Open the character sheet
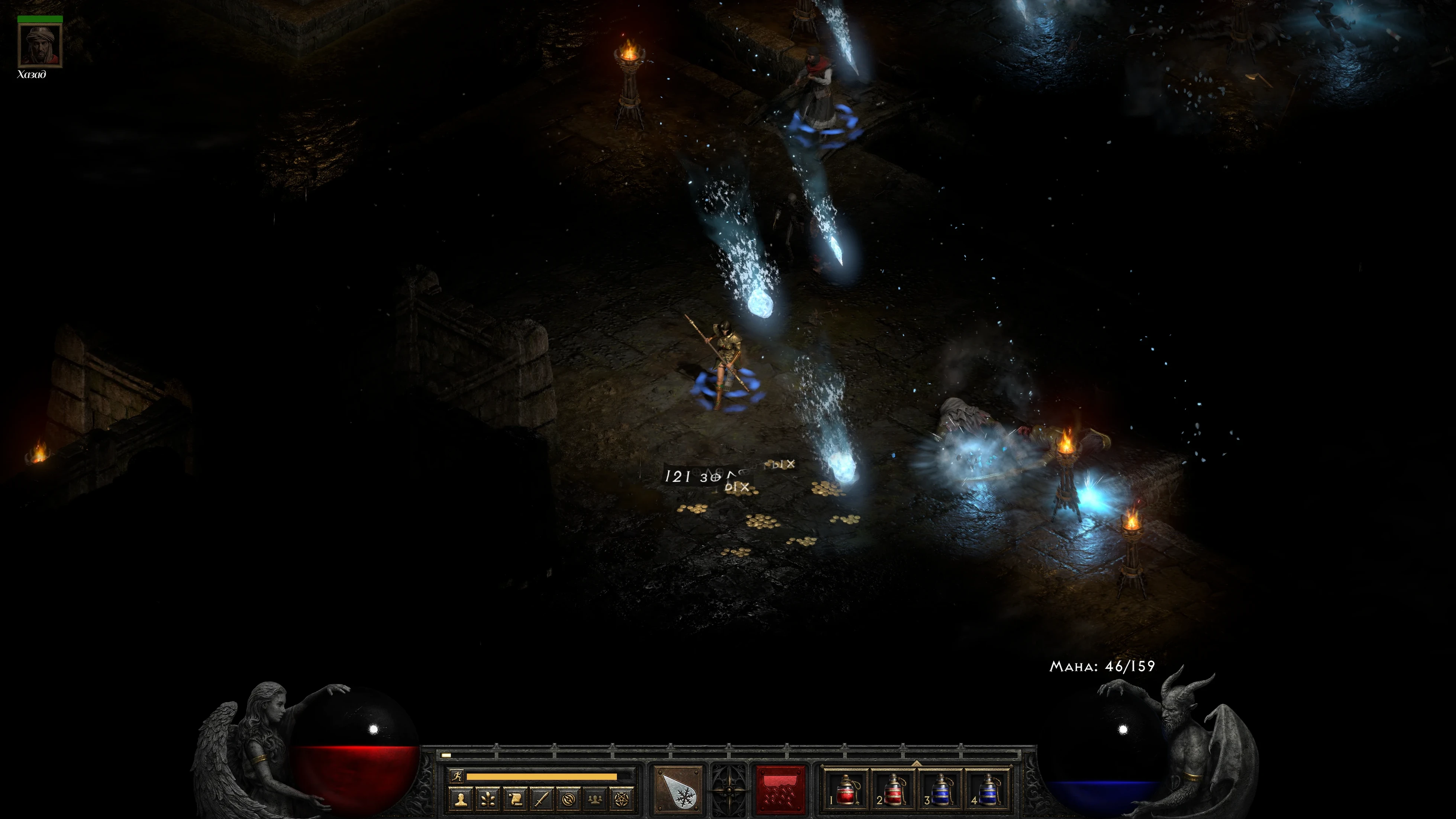Viewport: 1456px width, 819px height. 461,799
